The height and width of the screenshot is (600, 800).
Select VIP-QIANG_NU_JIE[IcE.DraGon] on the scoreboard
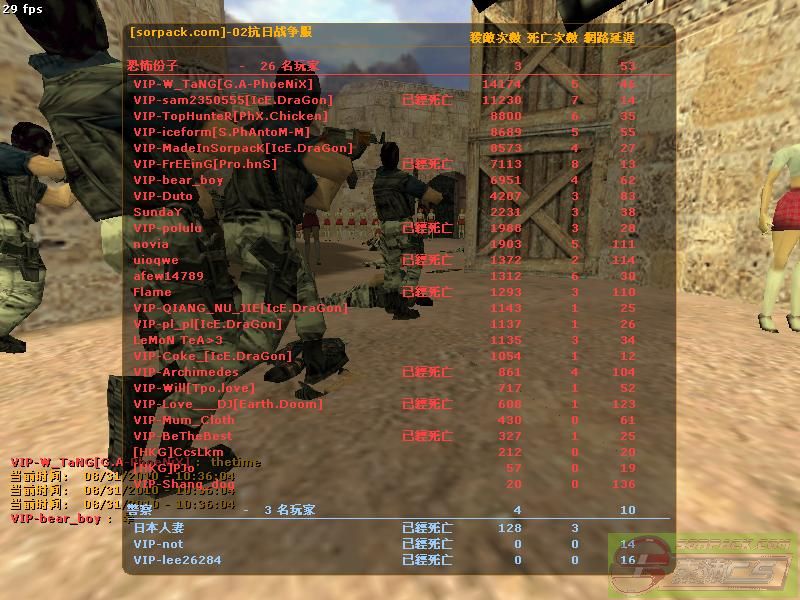[x=241, y=308]
